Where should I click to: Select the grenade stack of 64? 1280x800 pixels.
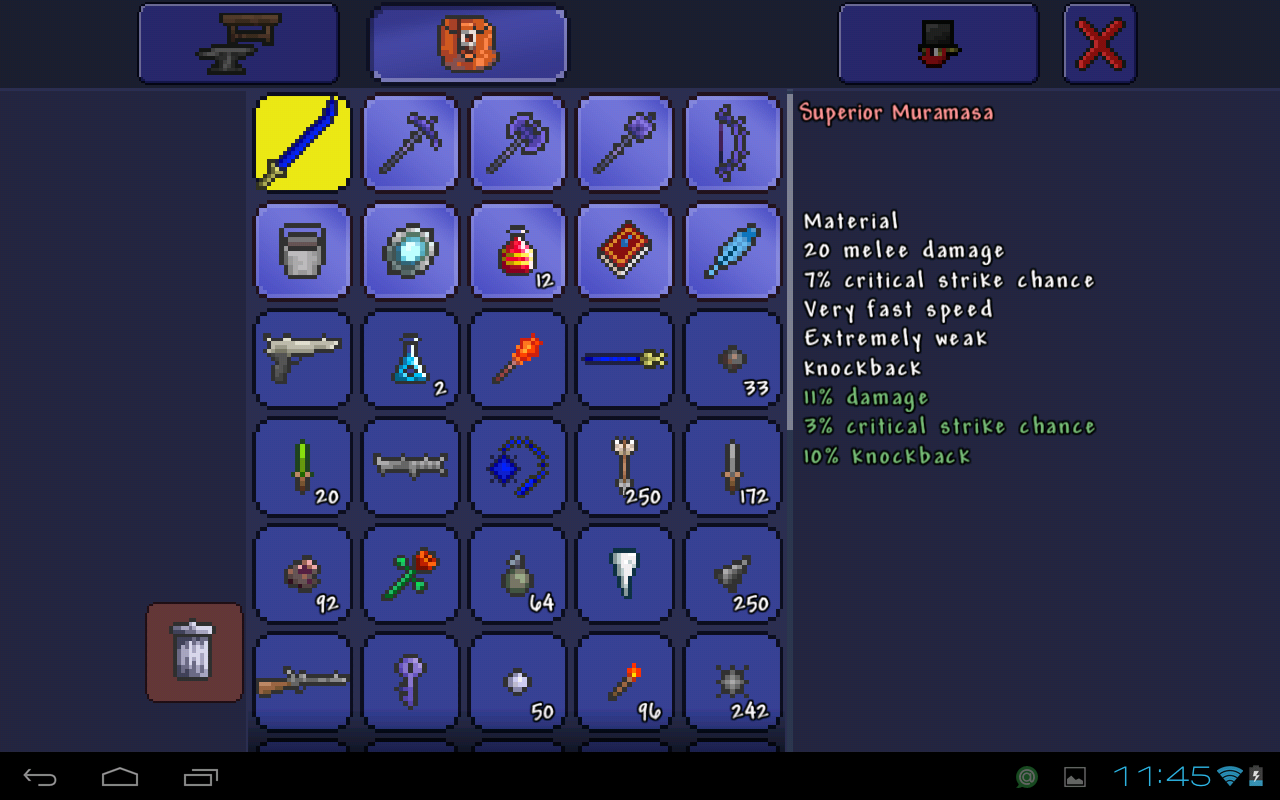coord(517,575)
